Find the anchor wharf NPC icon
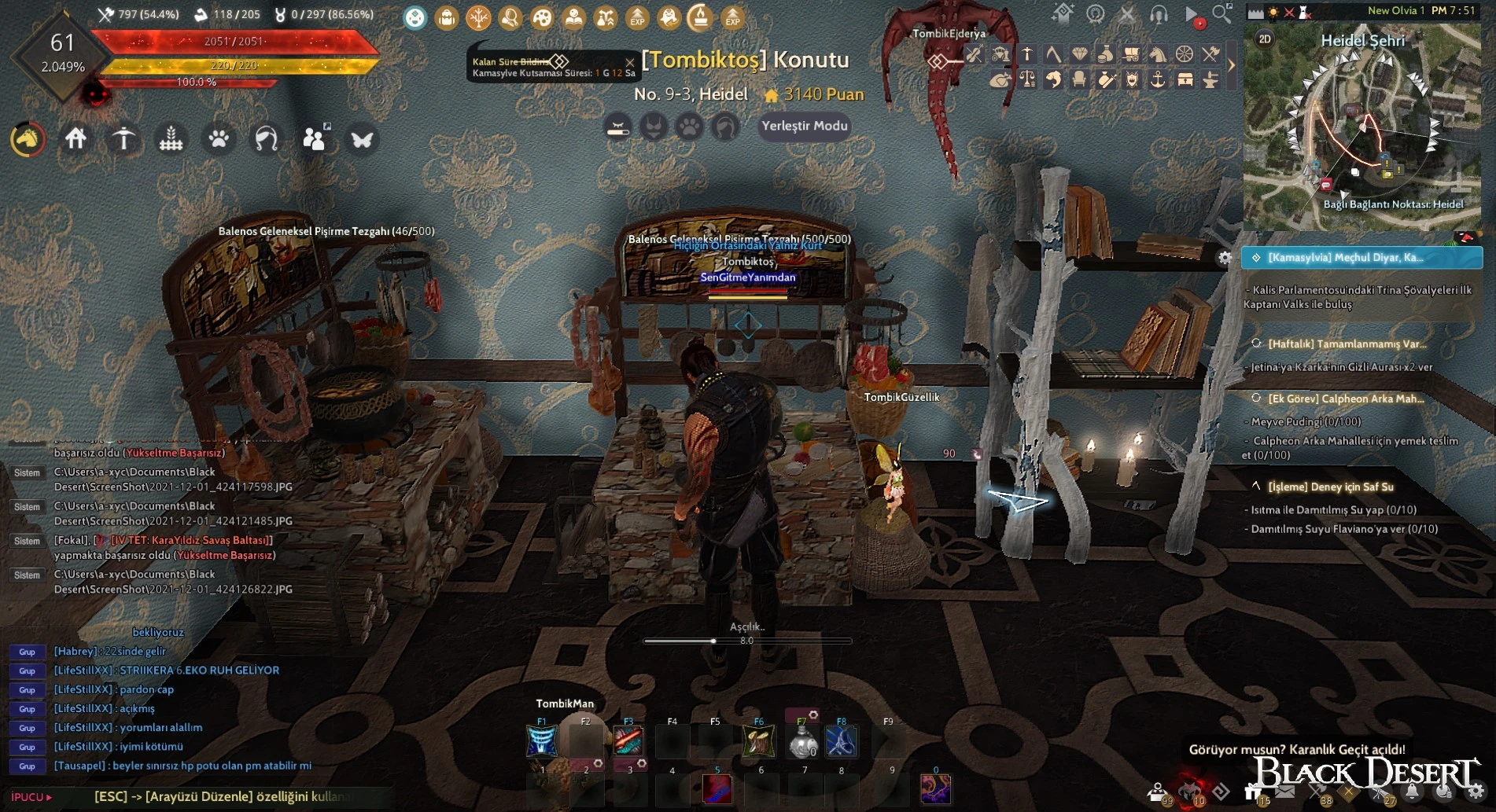The height and width of the screenshot is (812, 1496). pyautogui.click(x=1158, y=79)
